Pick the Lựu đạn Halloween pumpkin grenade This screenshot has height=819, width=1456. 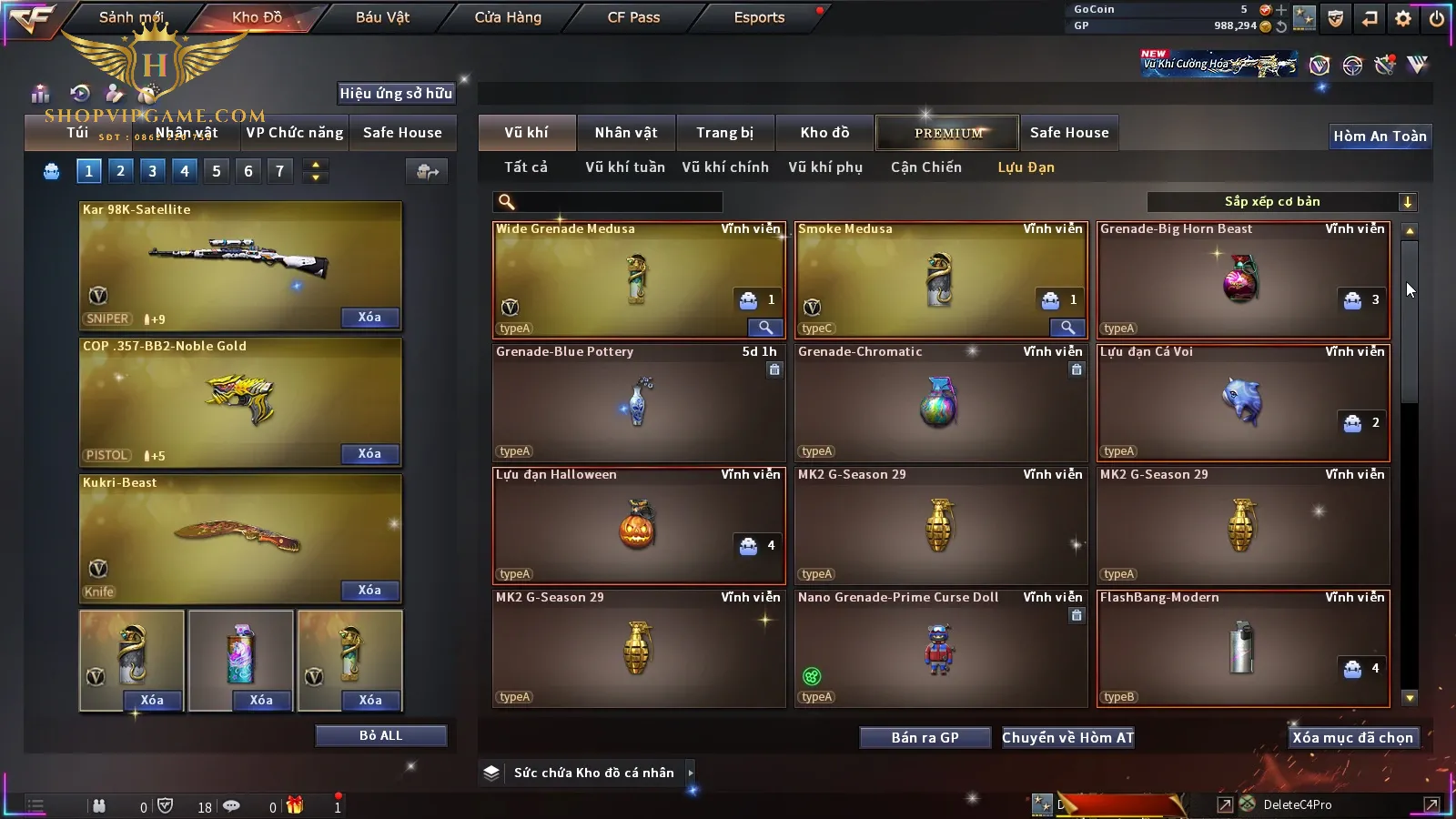click(637, 526)
